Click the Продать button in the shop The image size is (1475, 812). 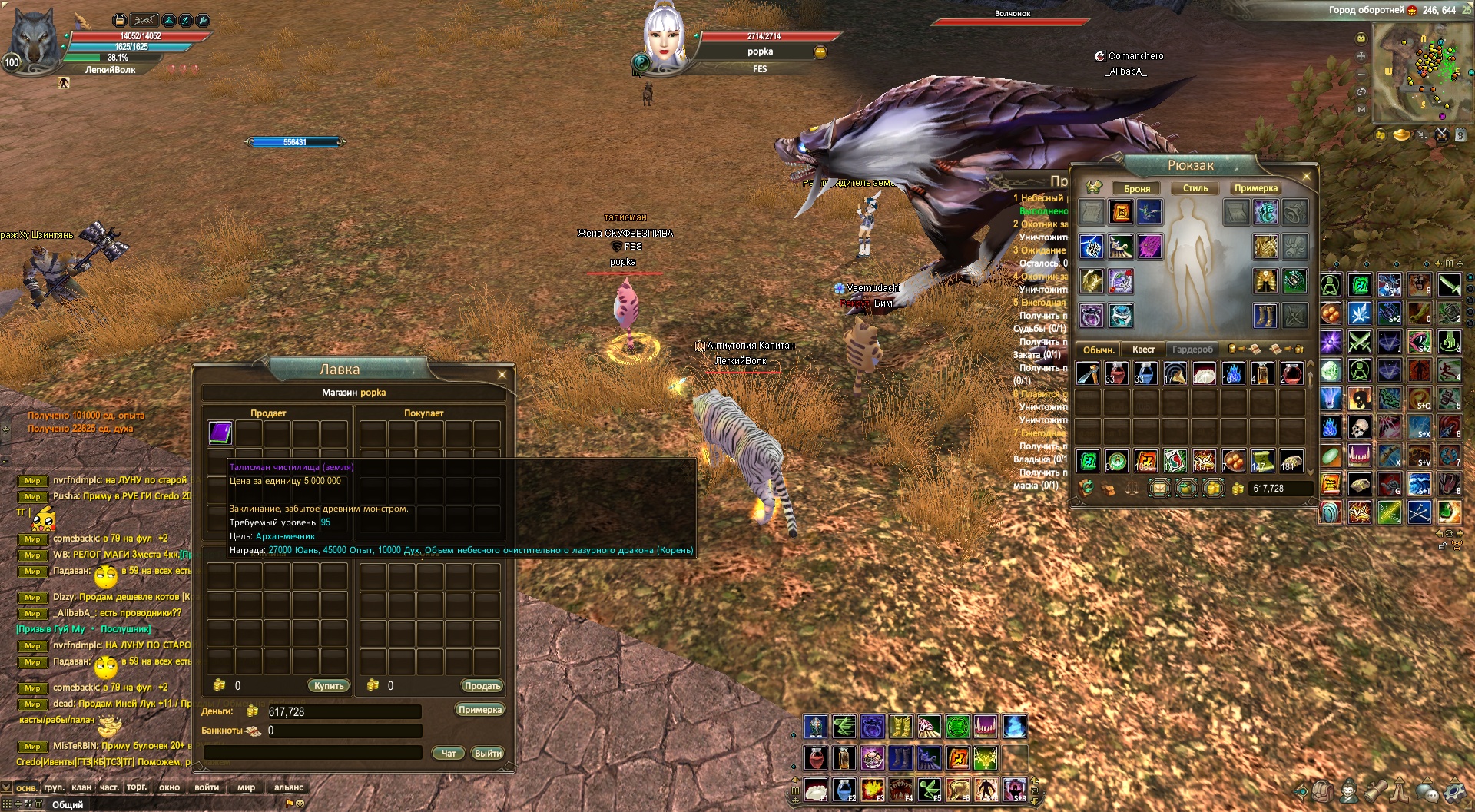point(482,685)
